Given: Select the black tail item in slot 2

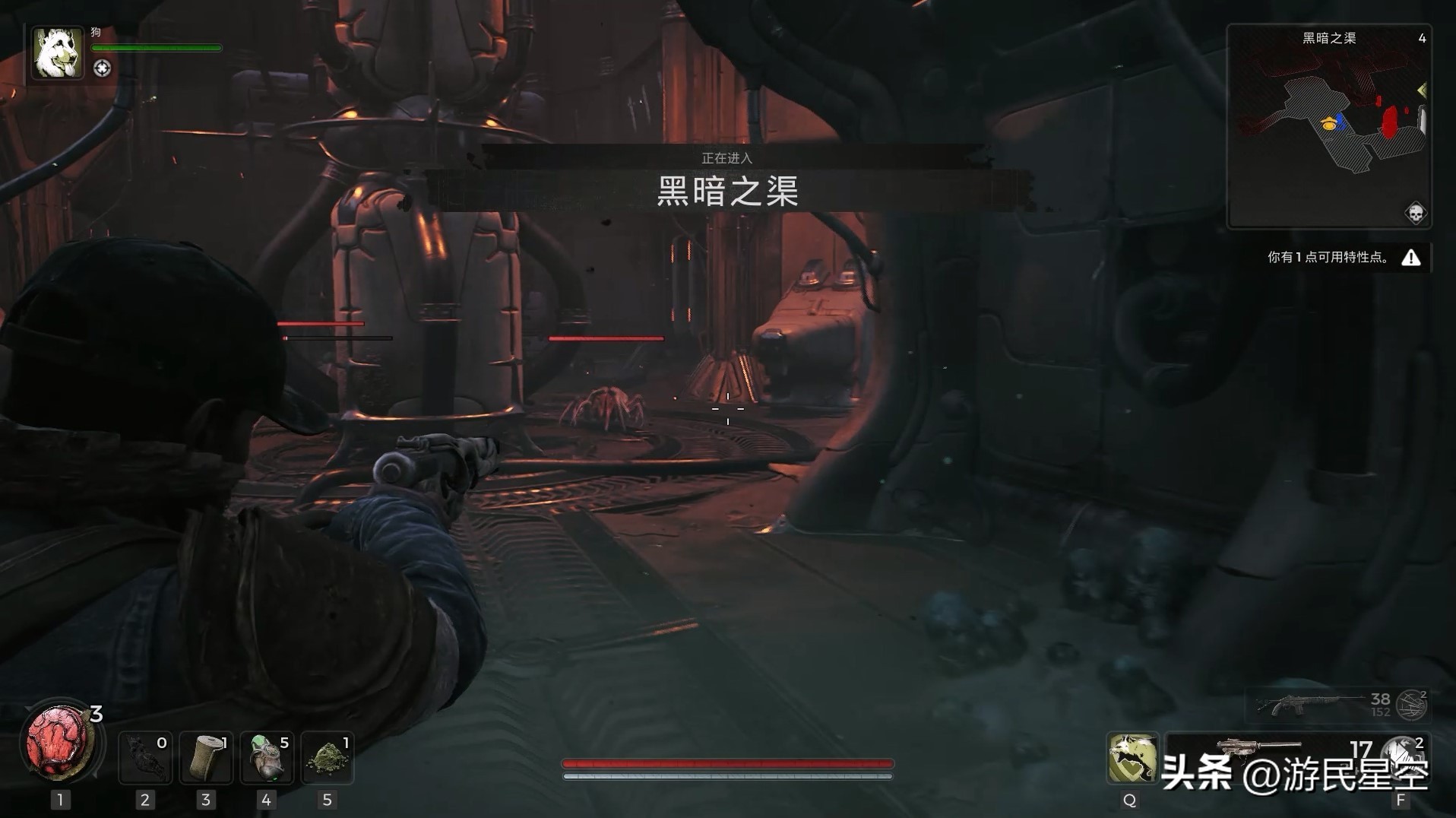Looking at the screenshot, I should point(145,757).
